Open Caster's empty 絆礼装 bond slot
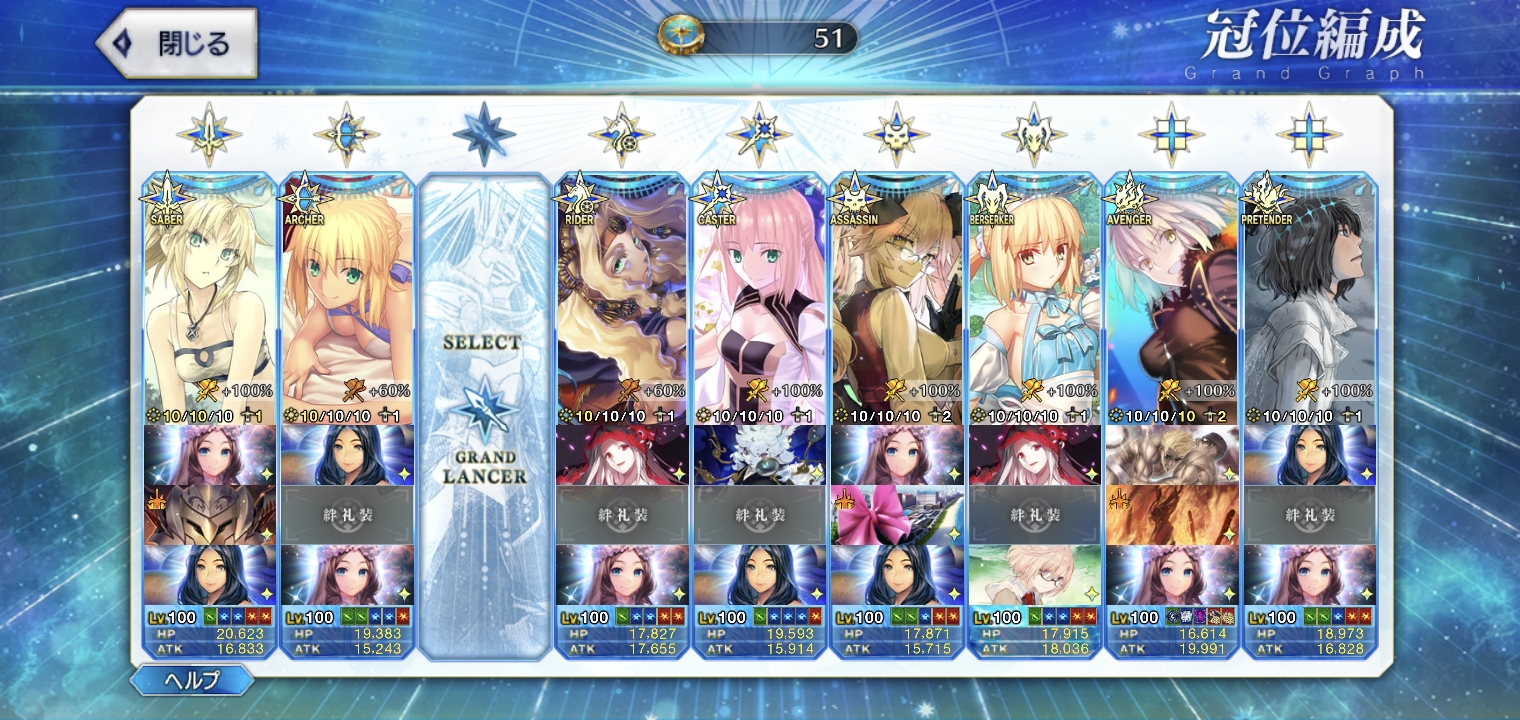The width and height of the screenshot is (1520, 720). pyautogui.click(x=759, y=515)
